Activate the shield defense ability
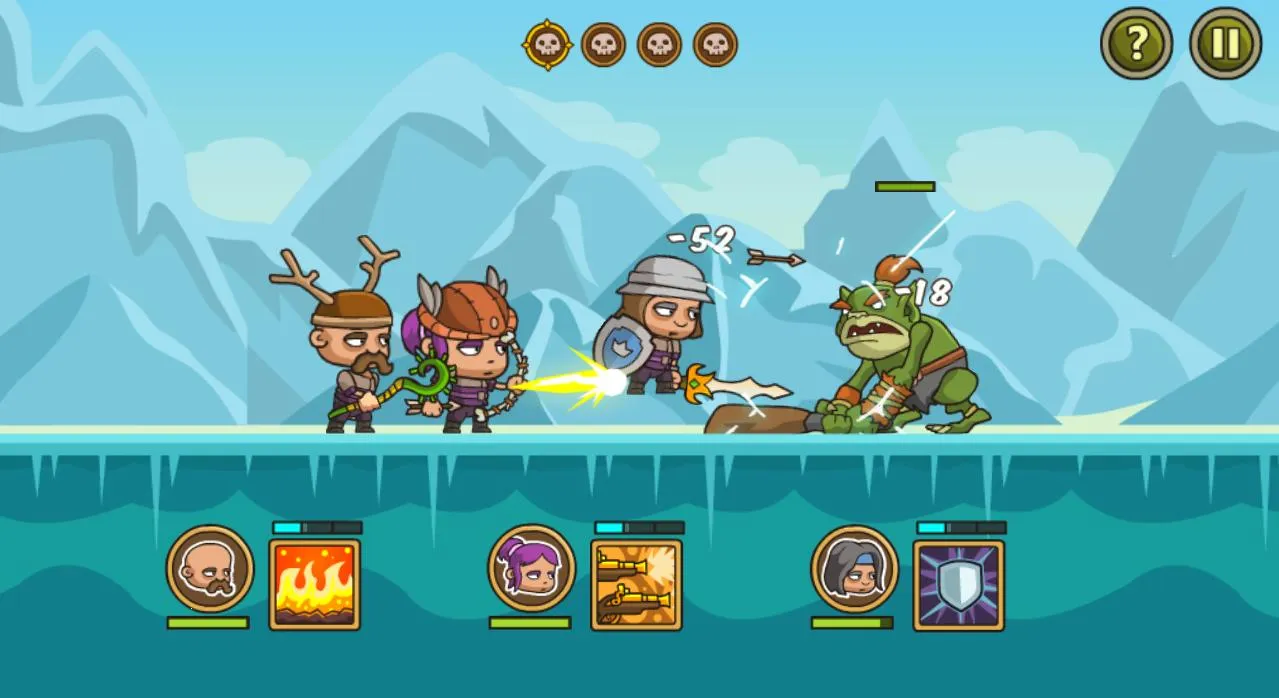The image size is (1279, 698). 958,585
